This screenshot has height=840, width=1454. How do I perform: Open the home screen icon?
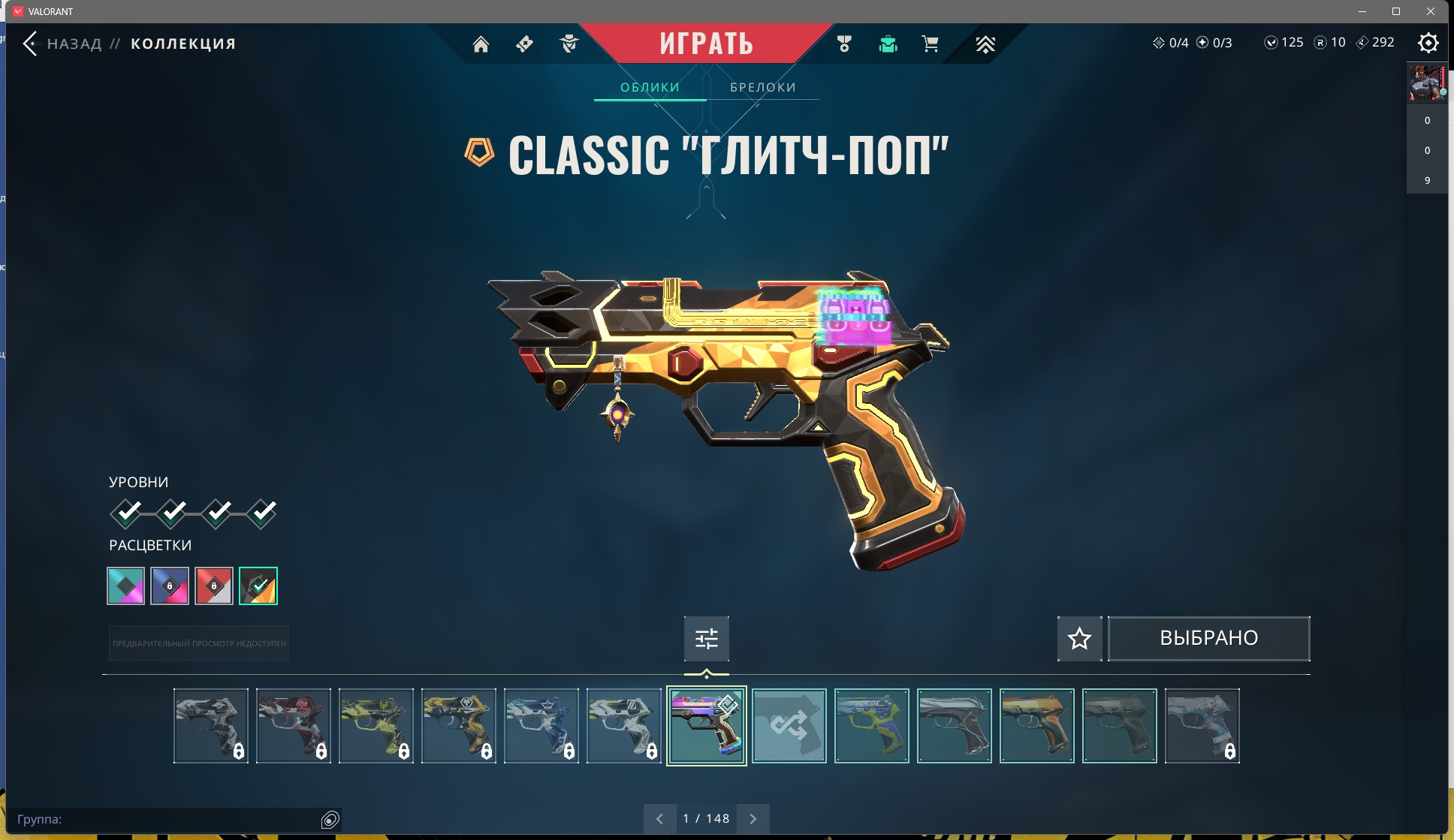(481, 44)
